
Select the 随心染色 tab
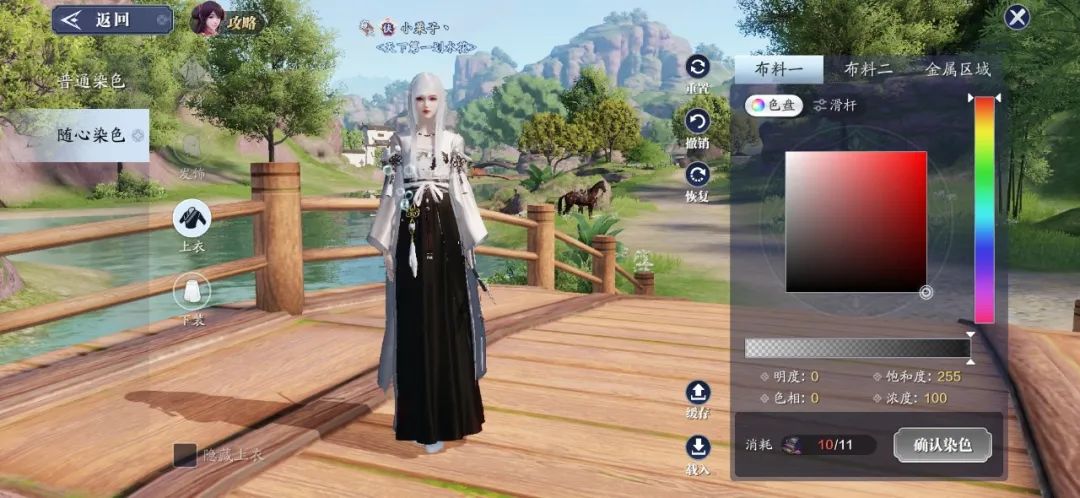(x=90, y=135)
